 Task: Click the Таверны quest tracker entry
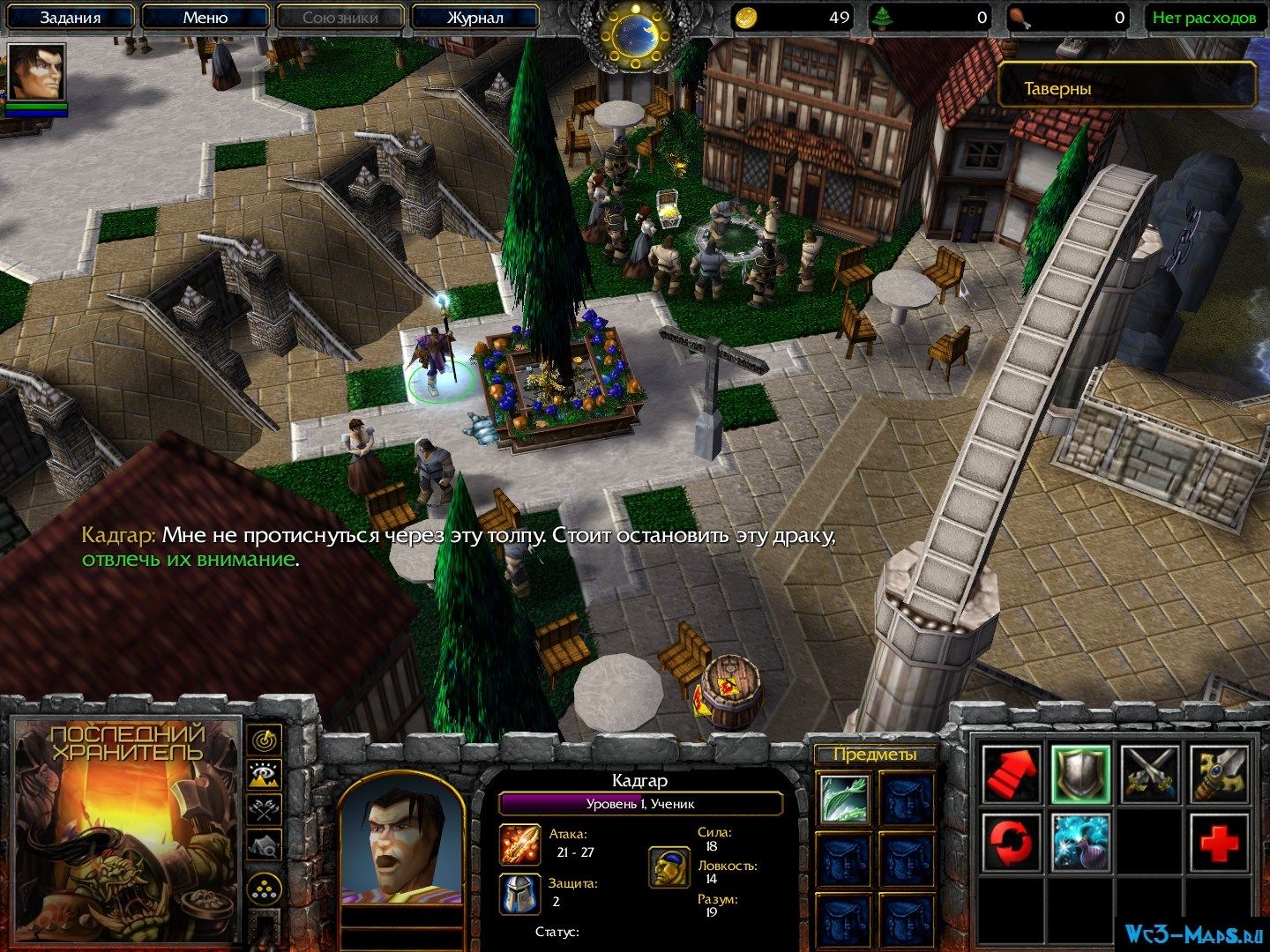pyautogui.click(x=1126, y=88)
